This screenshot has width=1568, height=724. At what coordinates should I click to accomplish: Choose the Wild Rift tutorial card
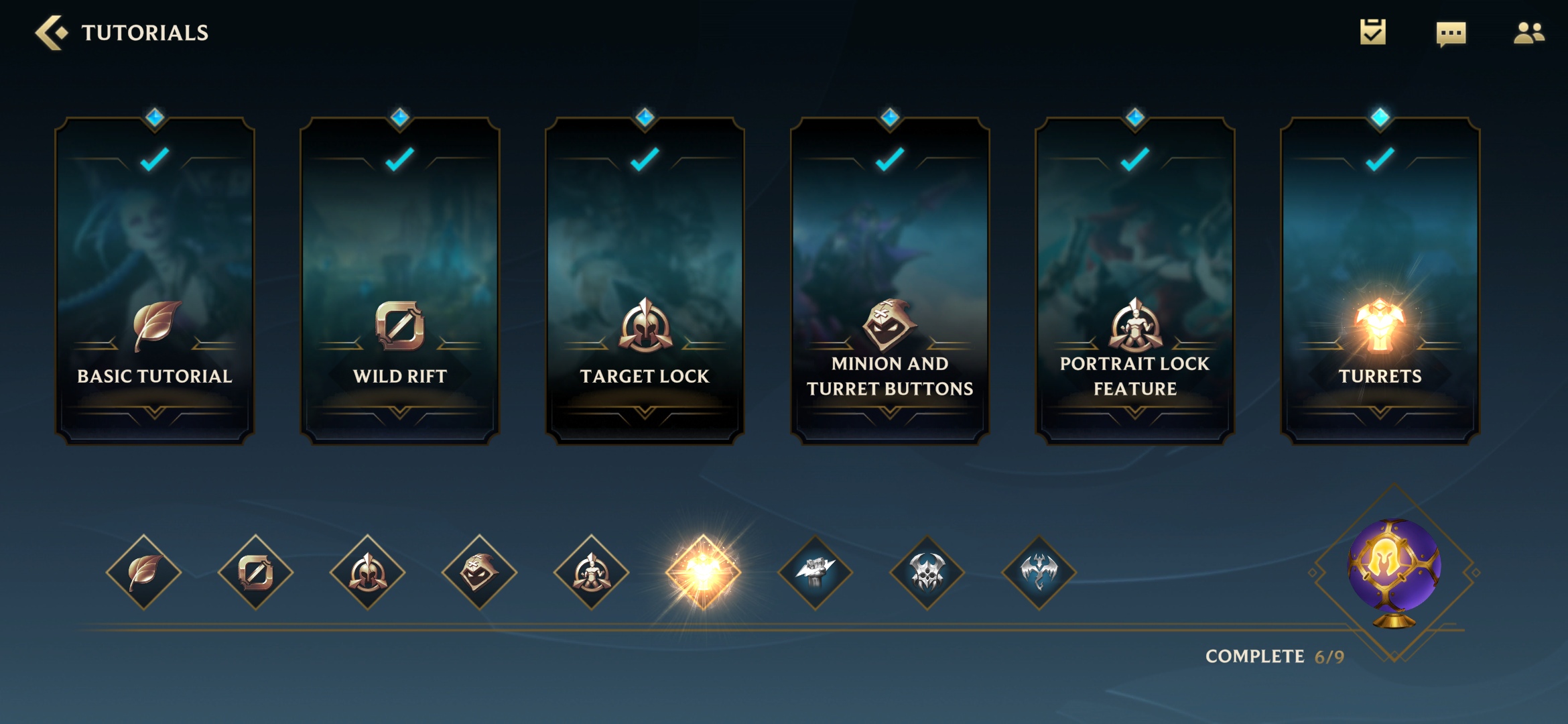tap(400, 282)
